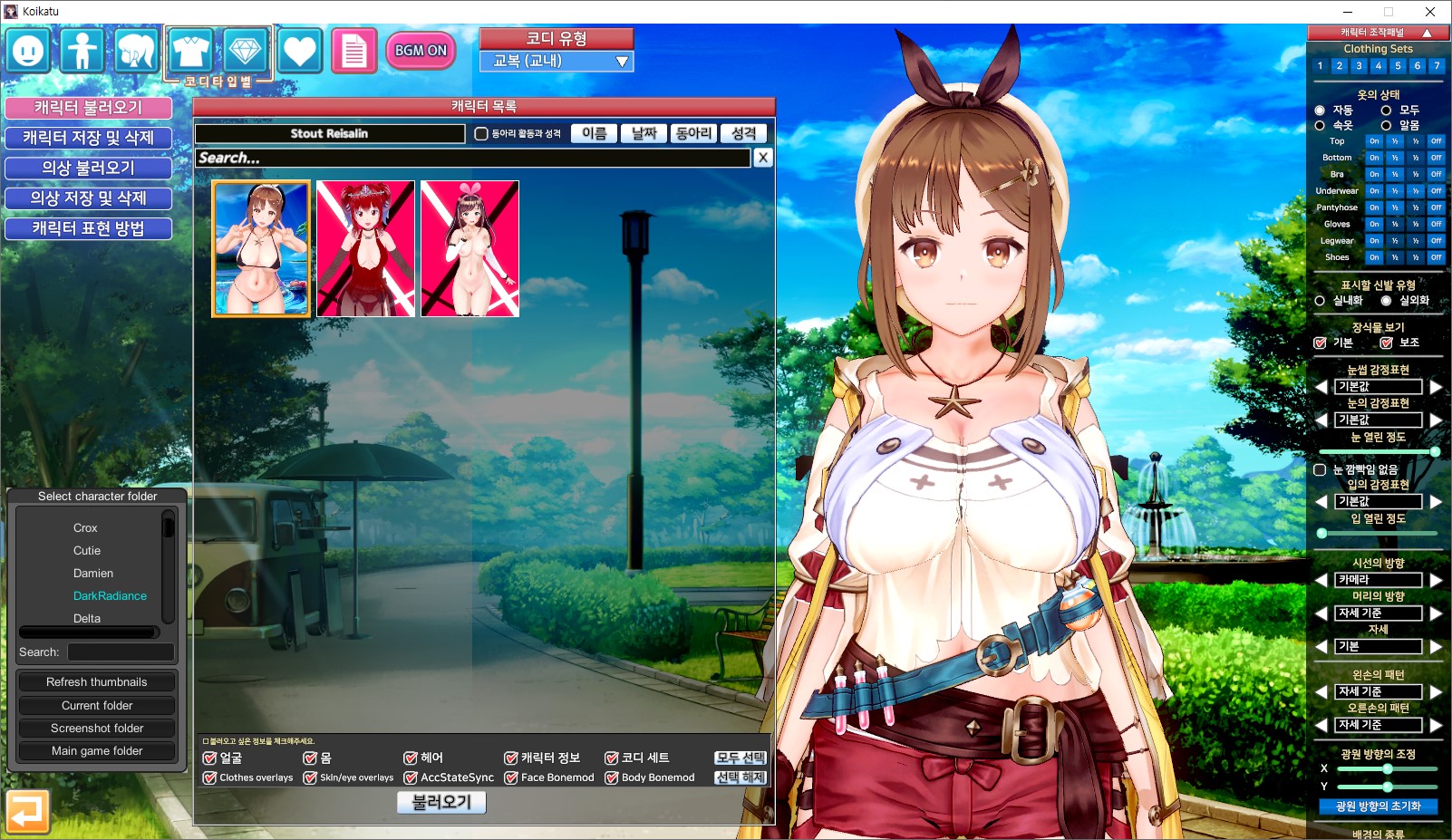The height and width of the screenshot is (840, 1452).
Task: Click the 광원 방향의 초기화 reset button
Action: pyautogui.click(x=1378, y=806)
